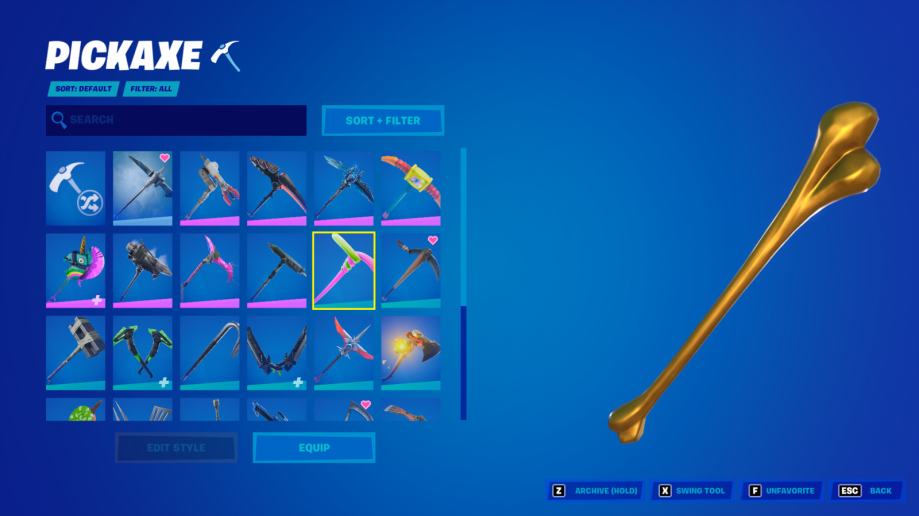Select the random pickaxe shuffle tile
This screenshot has height=516, width=919.
(x=75, y=189)
